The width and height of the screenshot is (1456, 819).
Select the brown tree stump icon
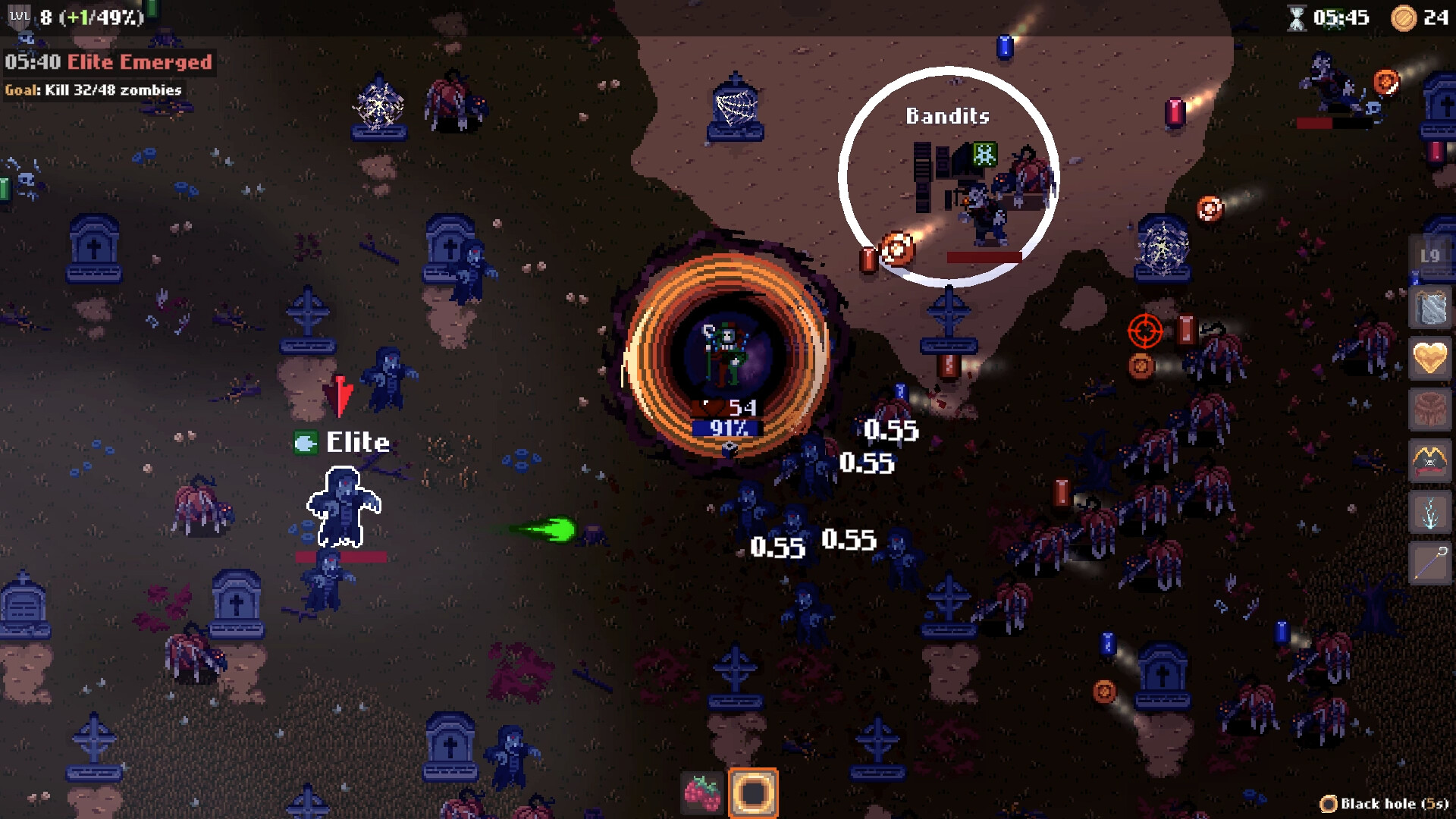[1430, 409]
